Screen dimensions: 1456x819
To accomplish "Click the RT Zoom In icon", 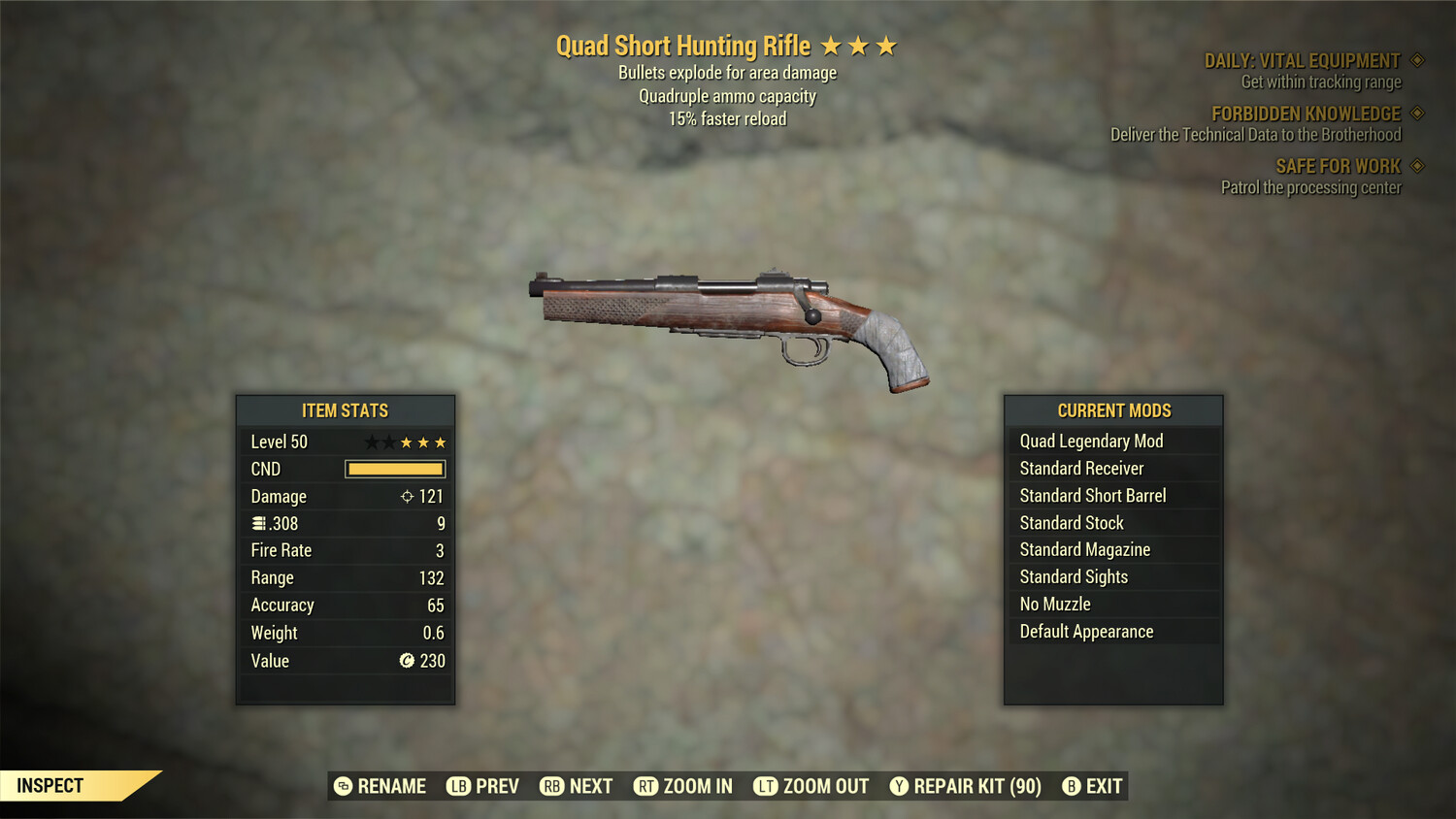I will tap(647, 786).
